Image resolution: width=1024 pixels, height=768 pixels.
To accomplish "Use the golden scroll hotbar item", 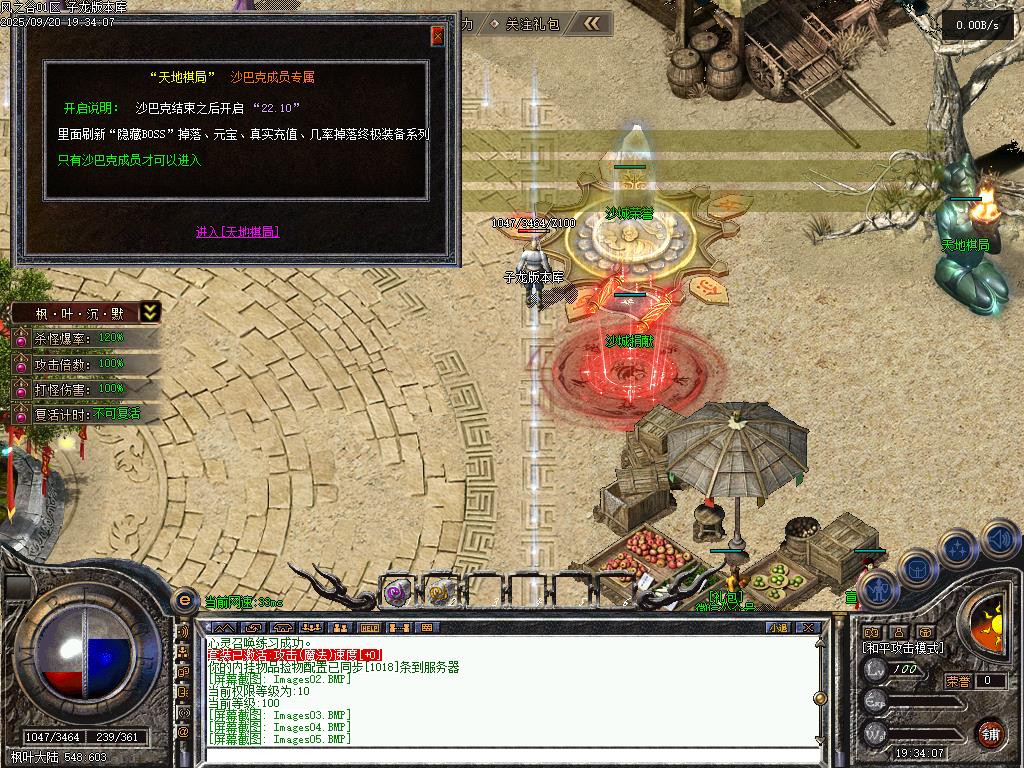I will (x=439, y=592).
